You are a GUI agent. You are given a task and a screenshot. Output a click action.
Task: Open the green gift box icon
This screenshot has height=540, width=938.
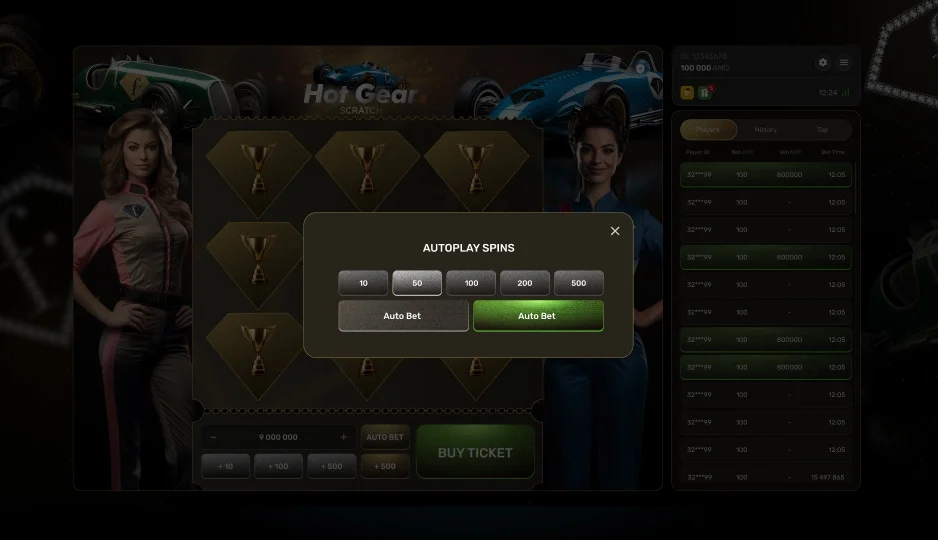[x=705, y=93]
